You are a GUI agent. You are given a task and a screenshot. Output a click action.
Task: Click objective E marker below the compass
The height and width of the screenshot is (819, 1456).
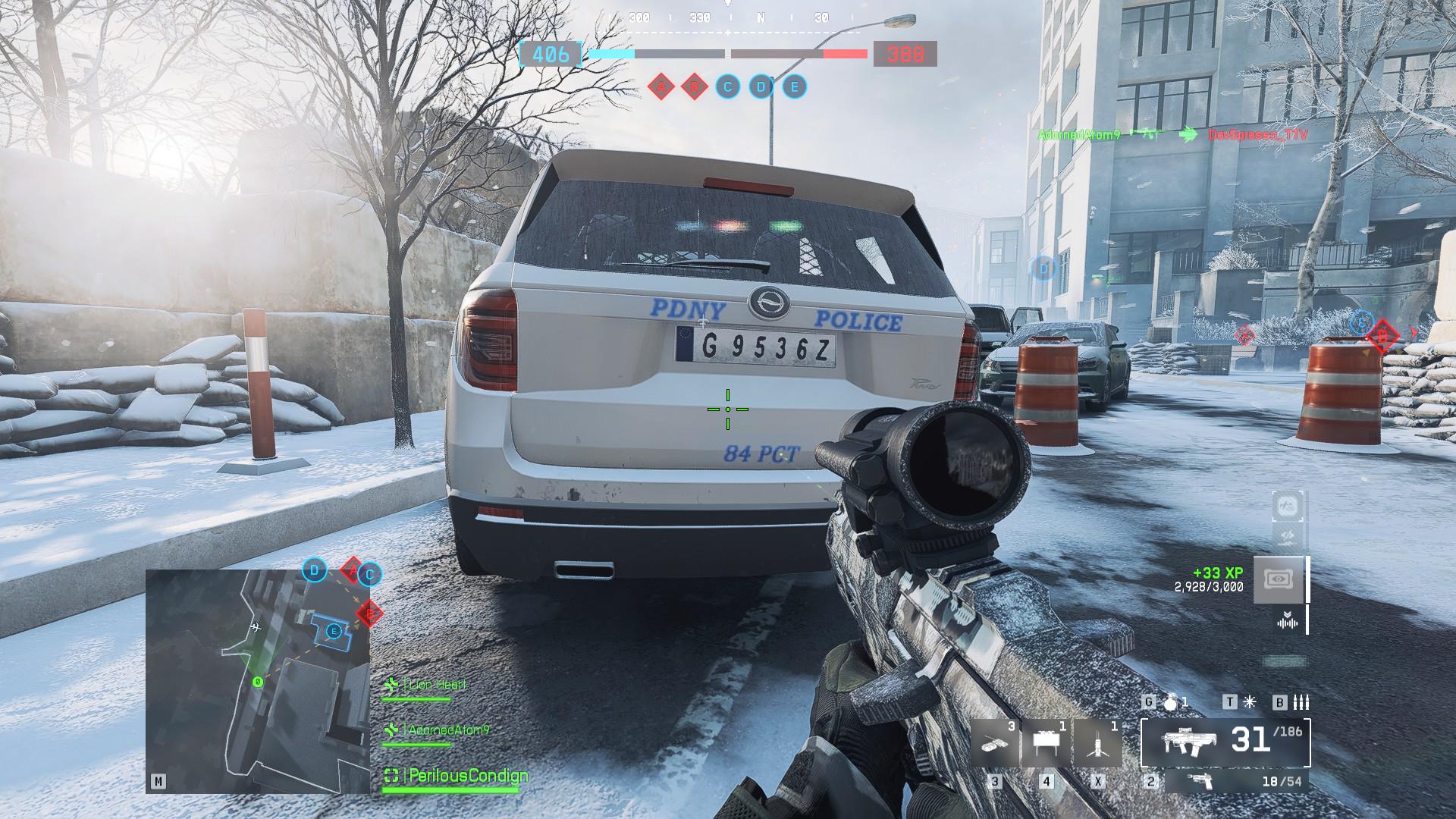pos(792,87)
